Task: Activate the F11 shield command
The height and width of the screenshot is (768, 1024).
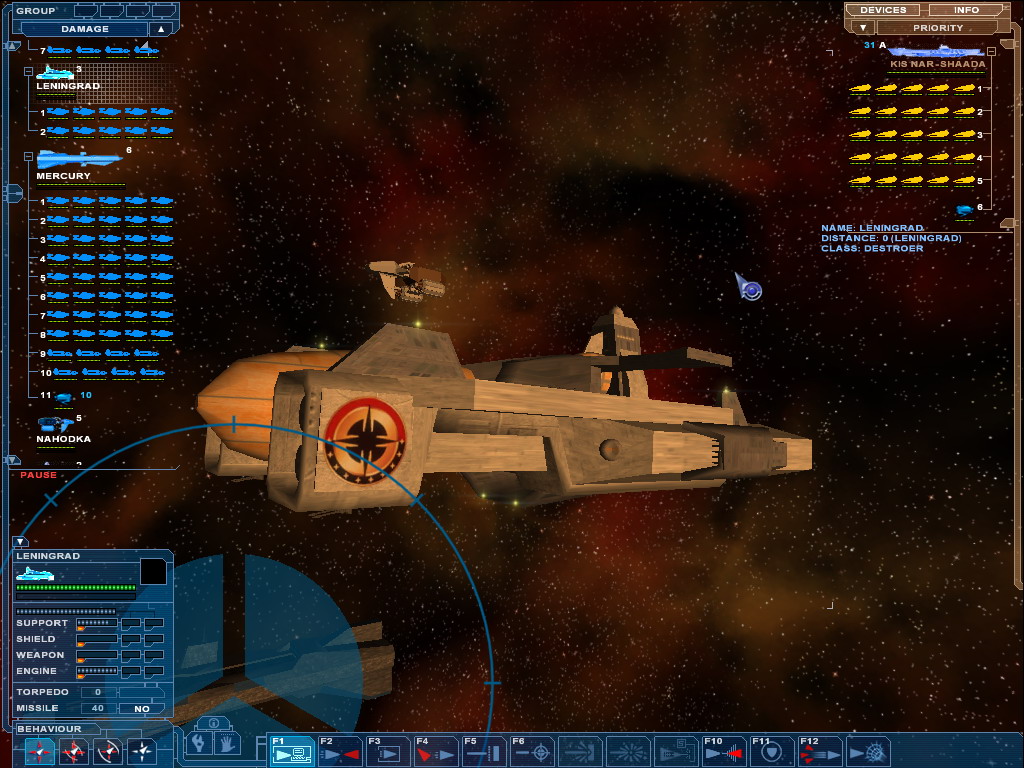Action: point(771,751)
